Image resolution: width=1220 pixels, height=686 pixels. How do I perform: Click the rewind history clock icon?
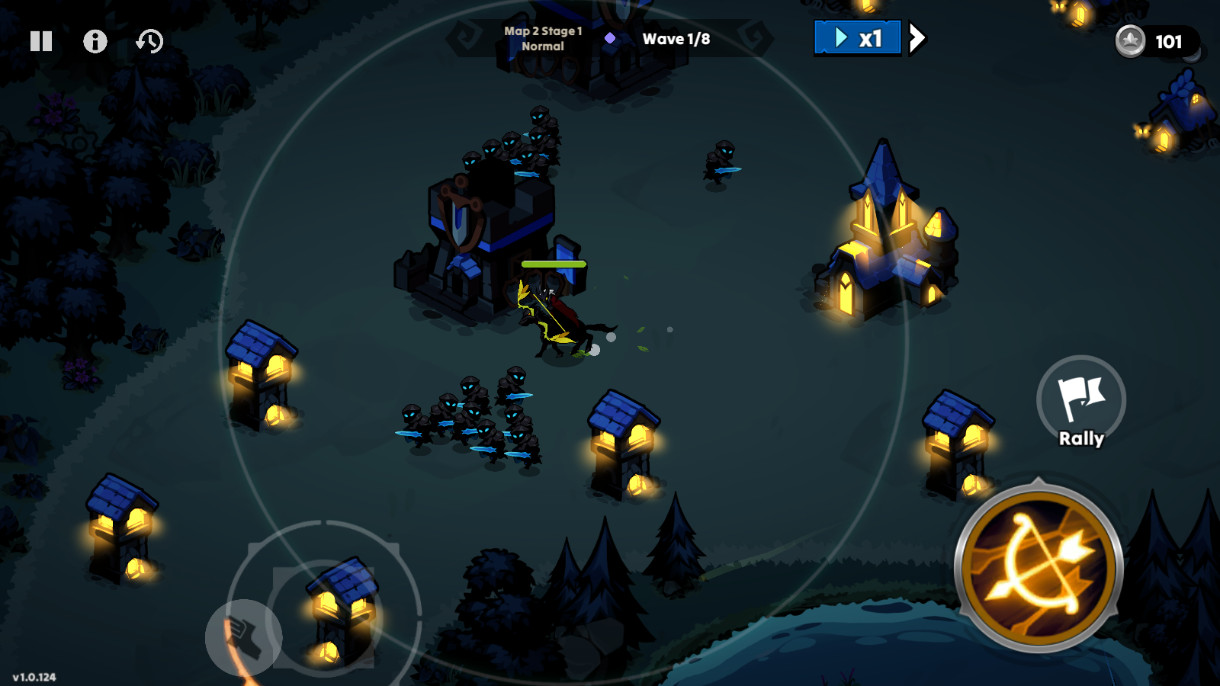[x=150, y=41]
